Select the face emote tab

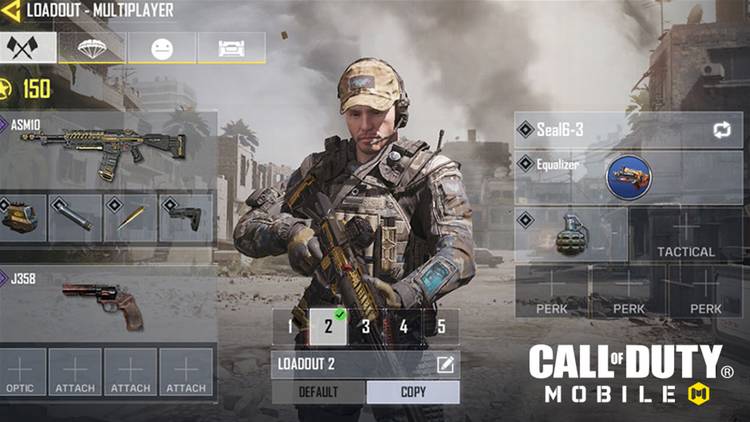[x=161, y=48]
